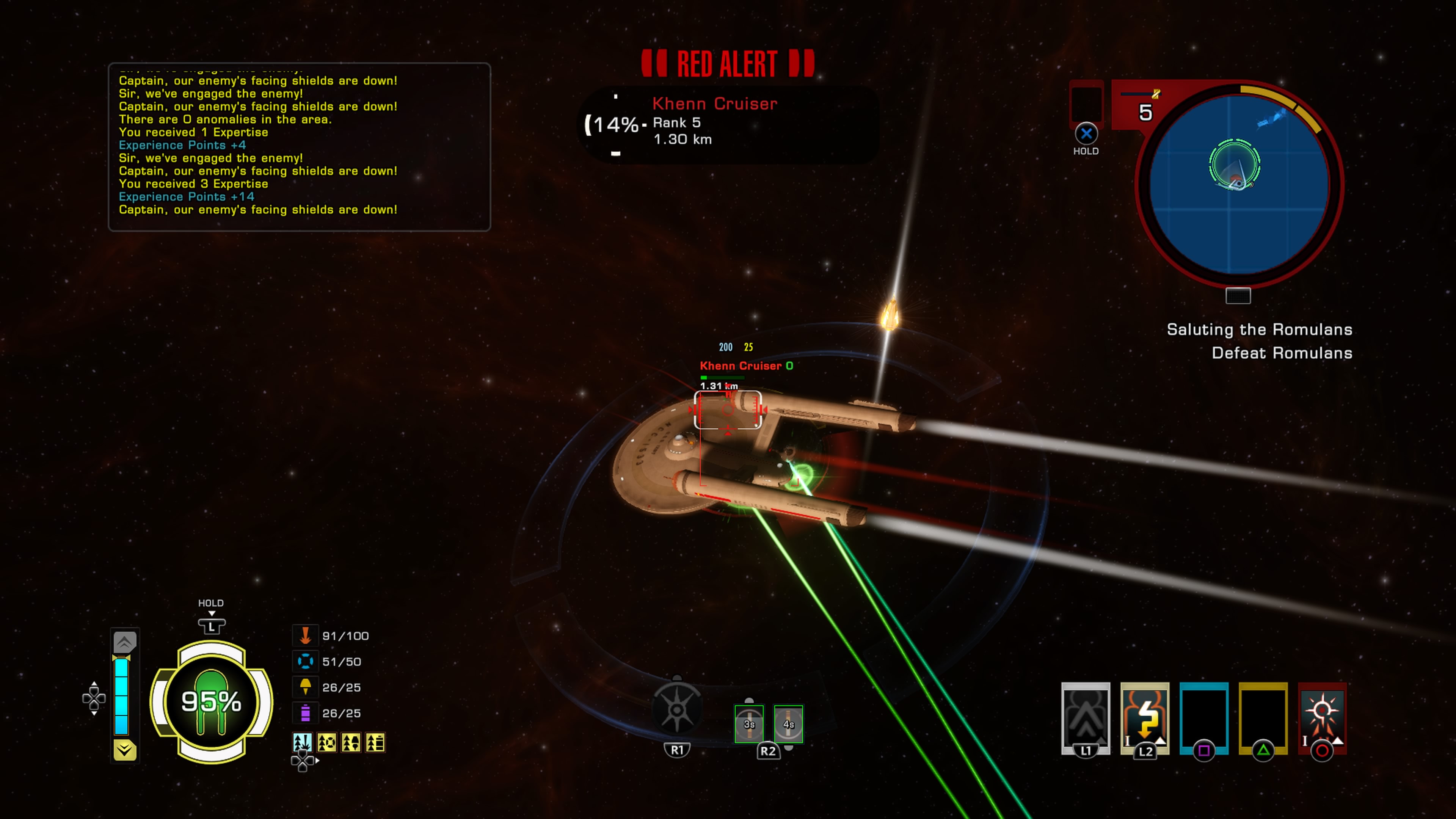Screen dimensions: 1456x819
Task: Increase throttle with the gray up-chevron button
Action: pos(124,642)
